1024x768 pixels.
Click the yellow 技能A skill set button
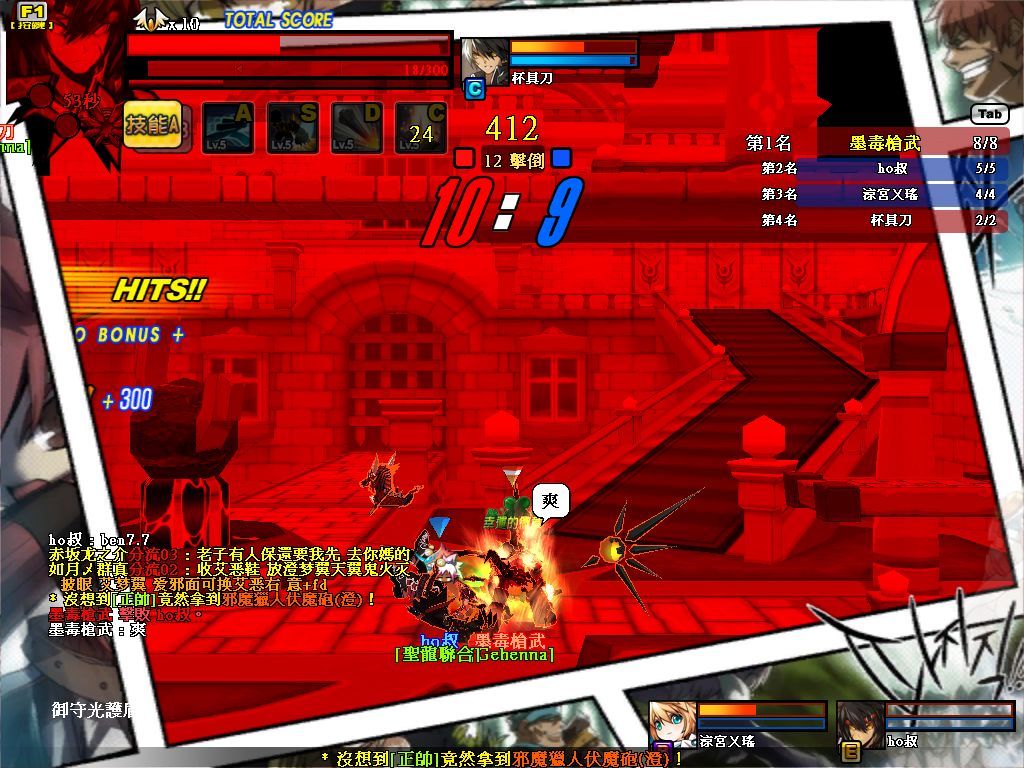coord(152,126)
